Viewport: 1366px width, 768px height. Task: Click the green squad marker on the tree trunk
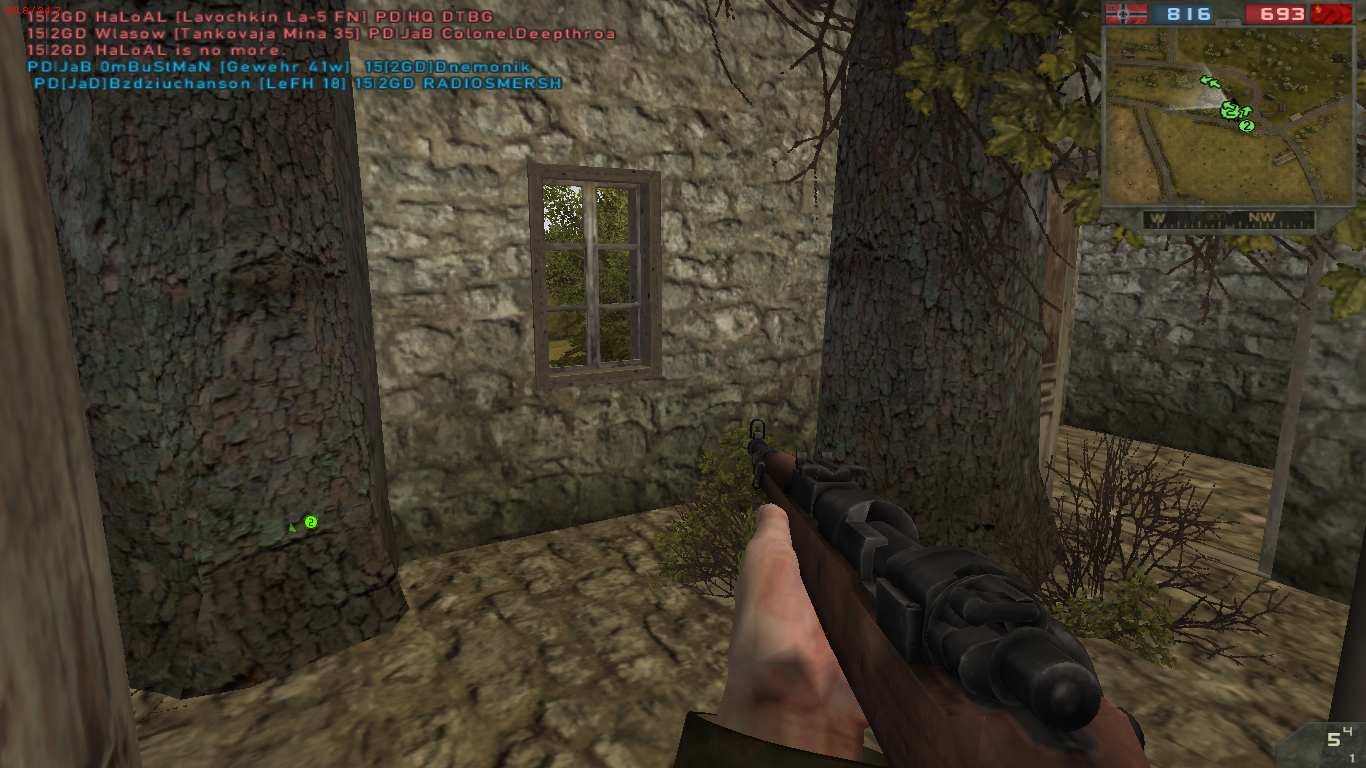310,522
